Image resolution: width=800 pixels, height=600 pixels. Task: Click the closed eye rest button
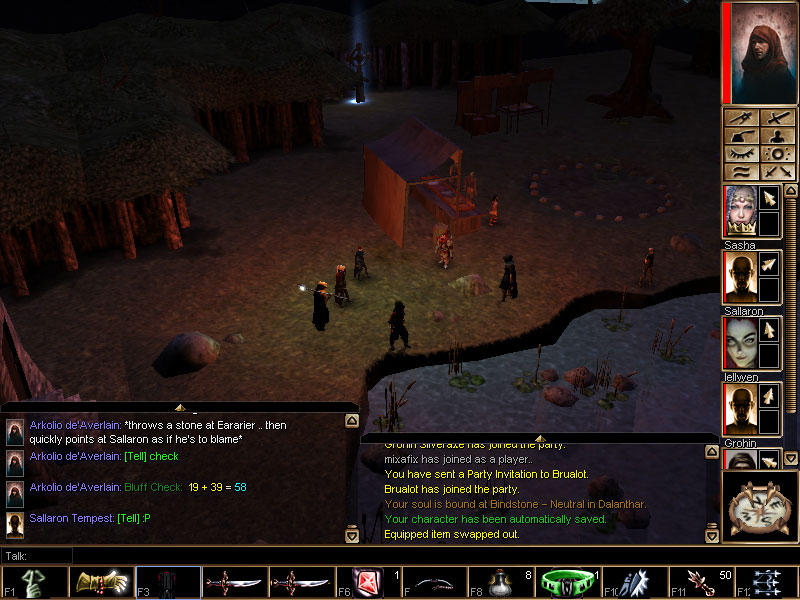tap(739, 155)
